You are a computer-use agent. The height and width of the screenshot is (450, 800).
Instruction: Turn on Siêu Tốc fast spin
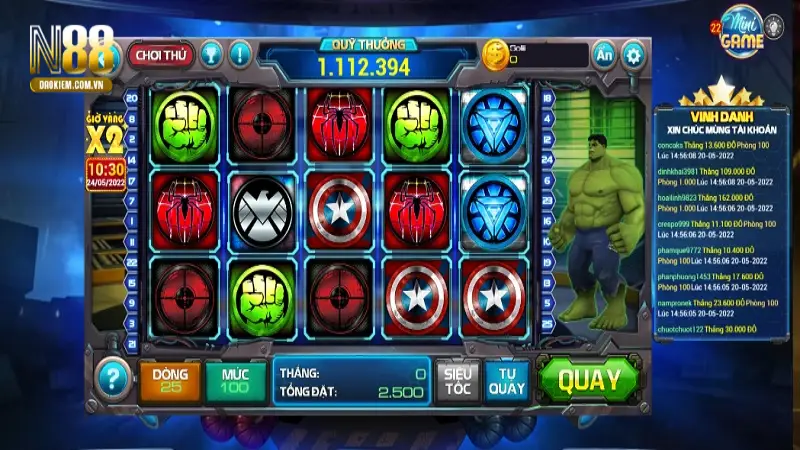click(x=458, y=380)
